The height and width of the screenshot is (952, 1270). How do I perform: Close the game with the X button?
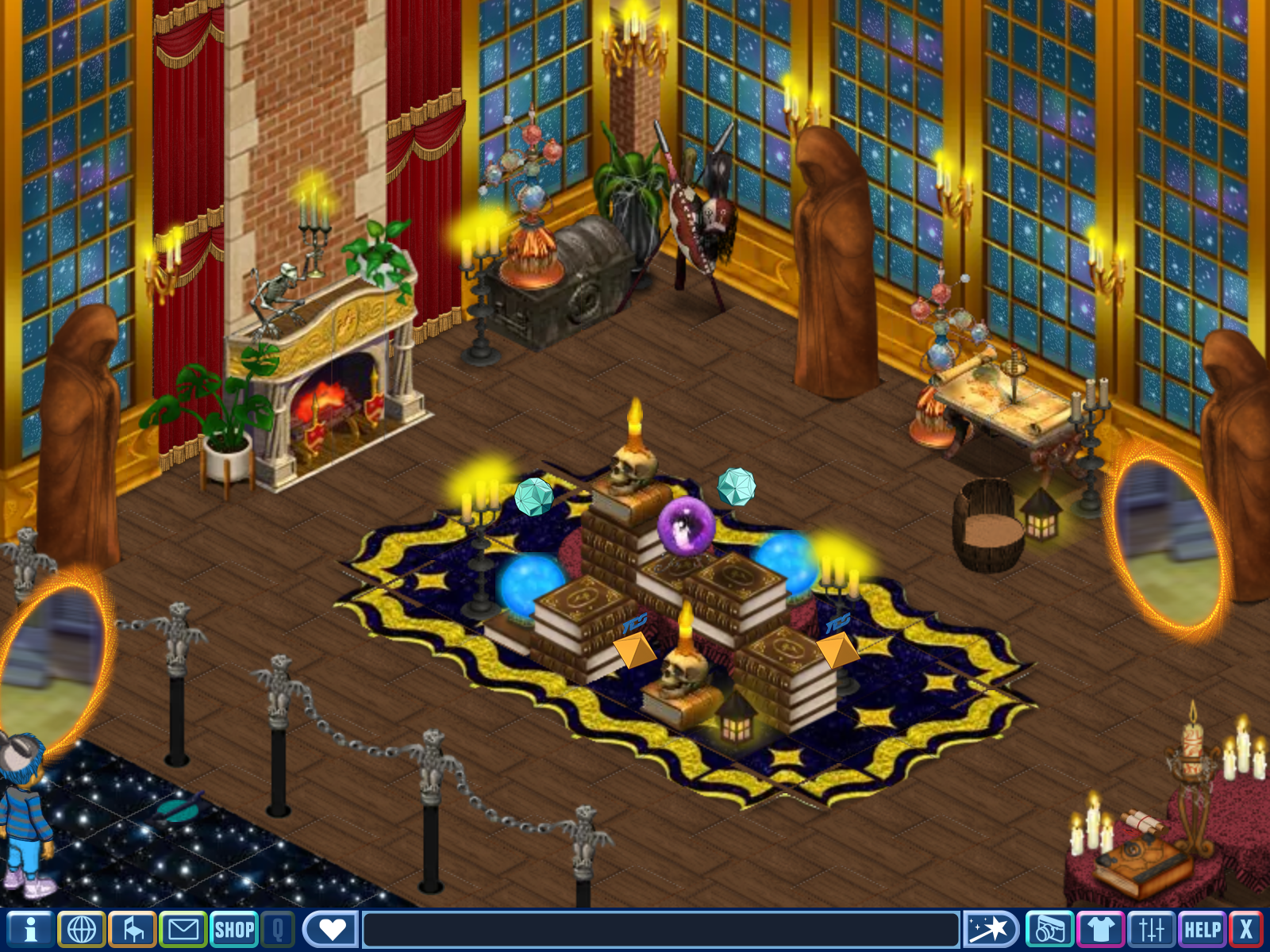[1246, 929]
